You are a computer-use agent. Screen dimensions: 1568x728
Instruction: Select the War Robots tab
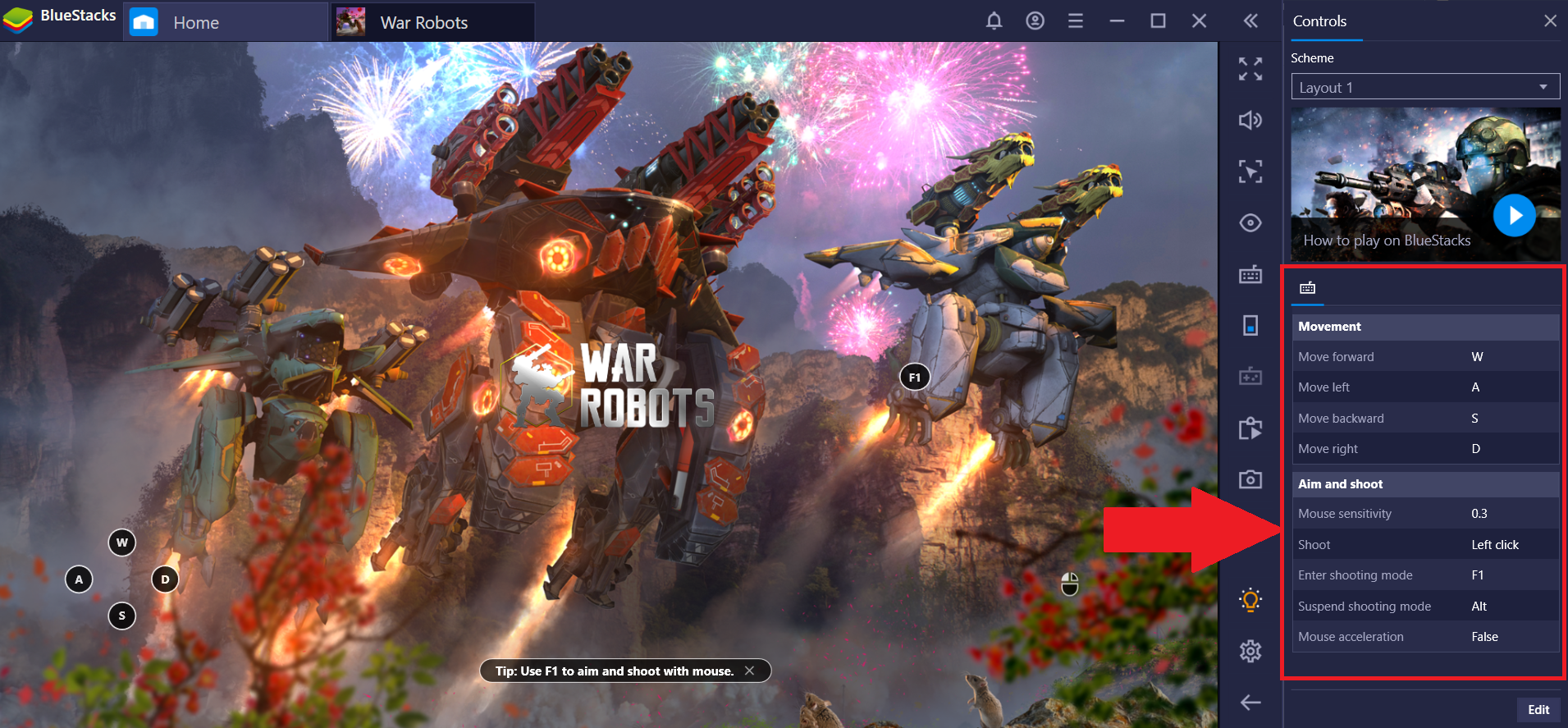tap(424, 22)
